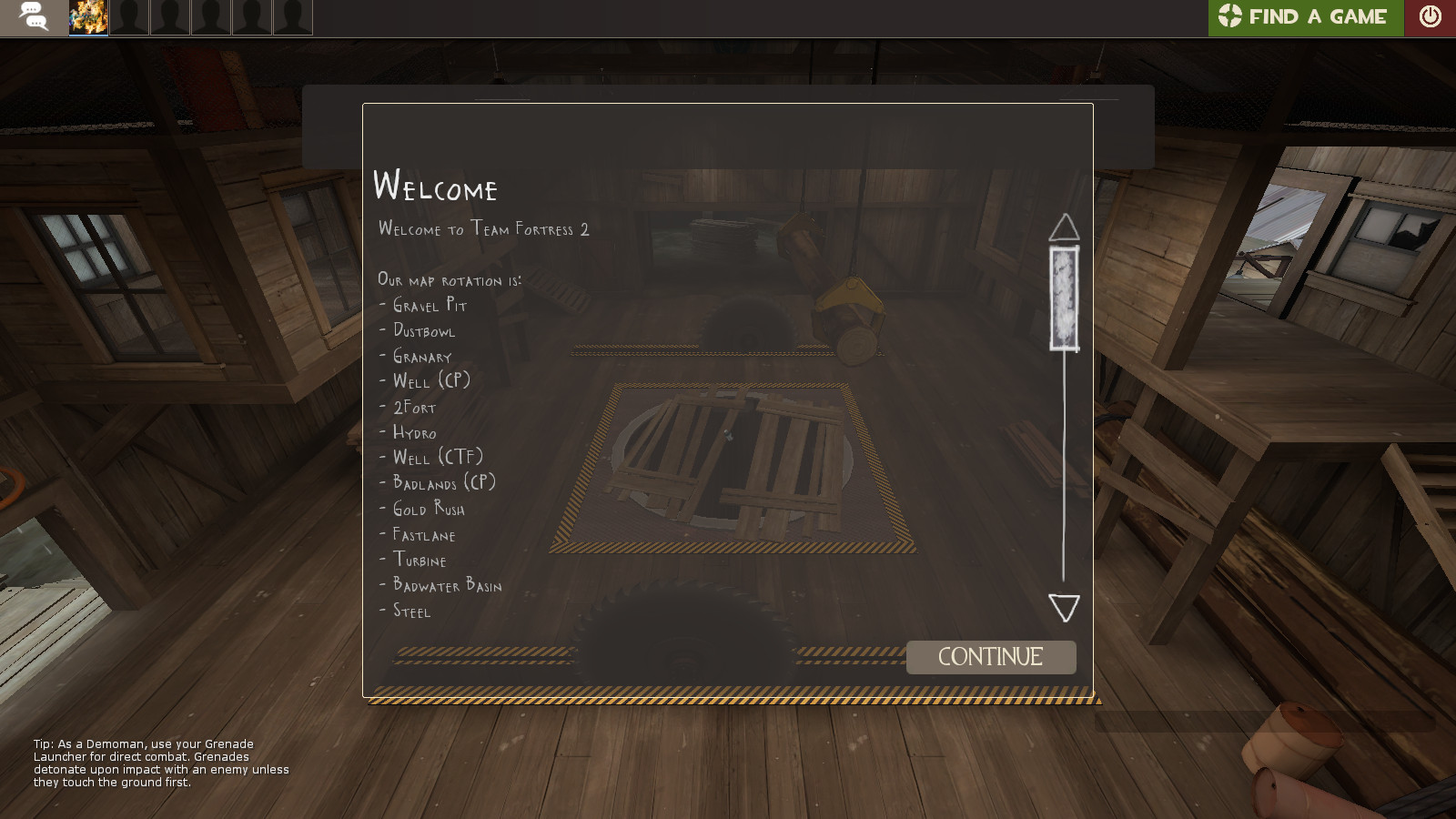This screenshot has width=1456, height=819.
Task: Select Gravel Pit in the map rotation list
Action: (x=430, y=307)
